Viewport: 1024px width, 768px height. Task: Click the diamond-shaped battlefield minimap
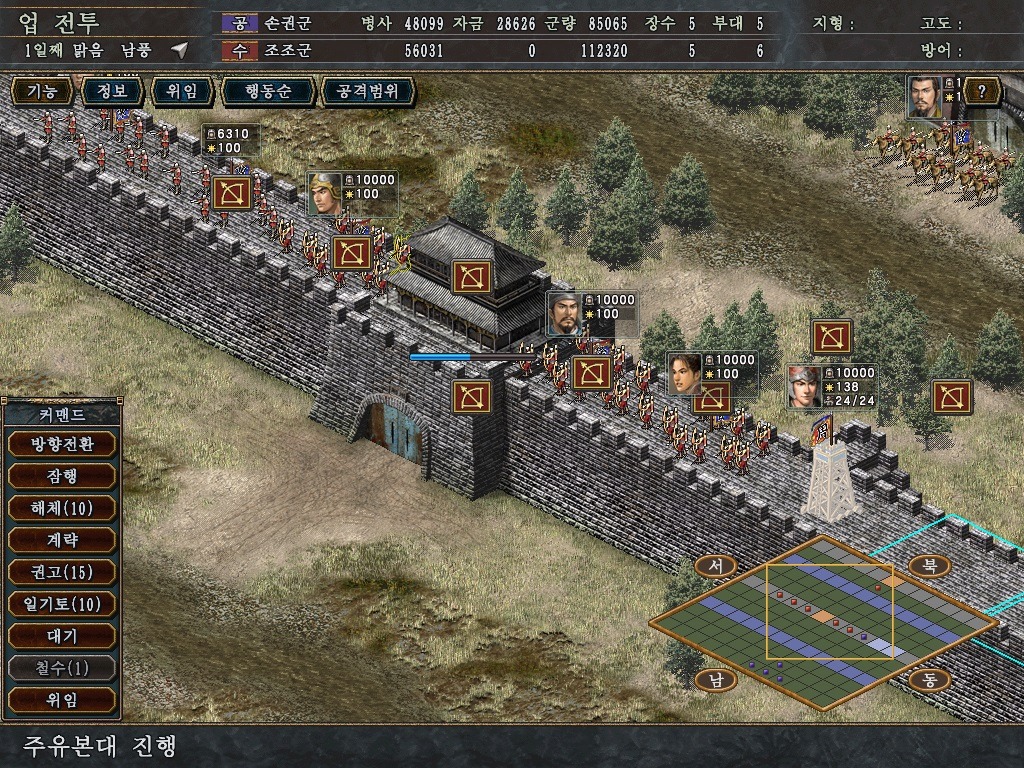point(822,622)
